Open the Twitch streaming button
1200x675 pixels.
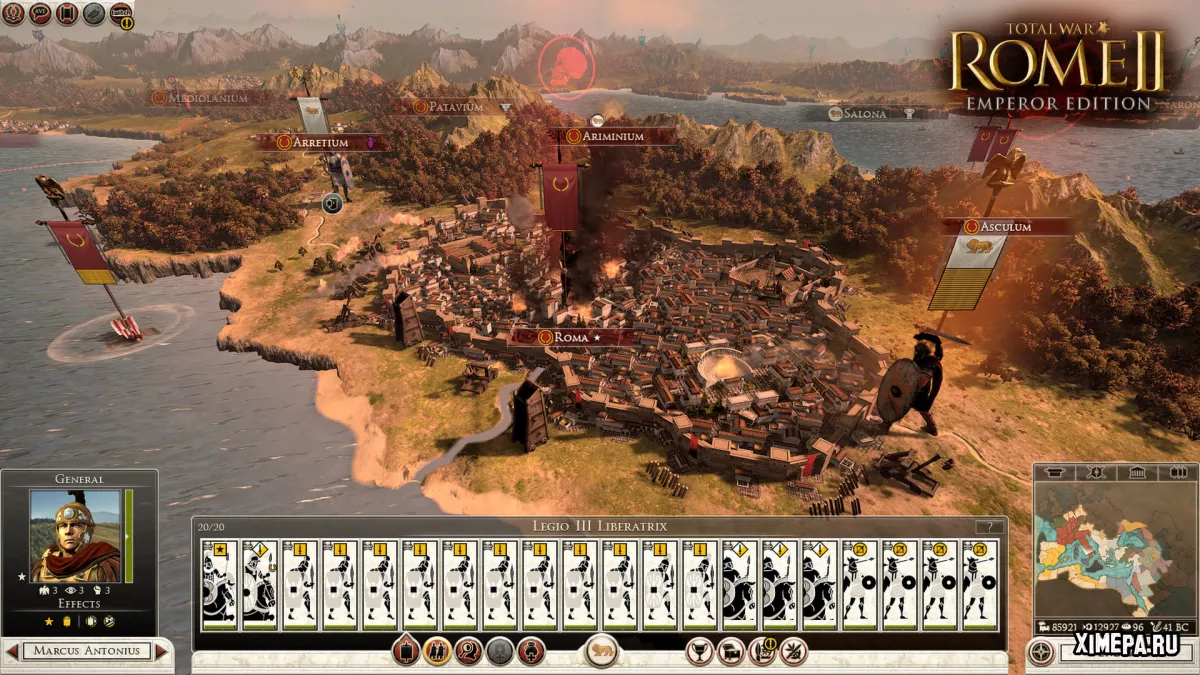click(120, 14)
